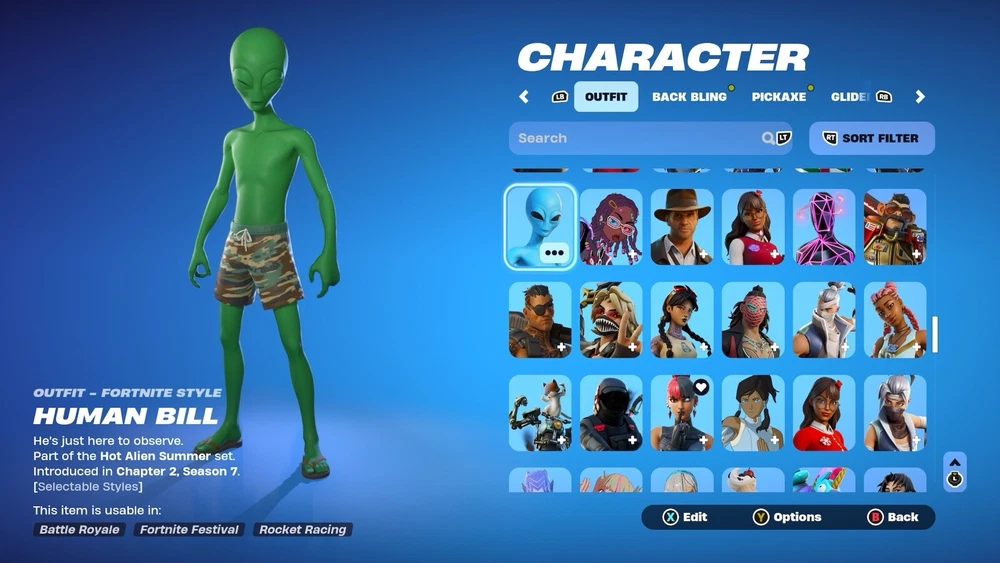The height and width of the screenshot is (563, 1000).
Task: Pick the eyepatch soldier outfit
Action: pyautogui.click(x=540, y=319)
